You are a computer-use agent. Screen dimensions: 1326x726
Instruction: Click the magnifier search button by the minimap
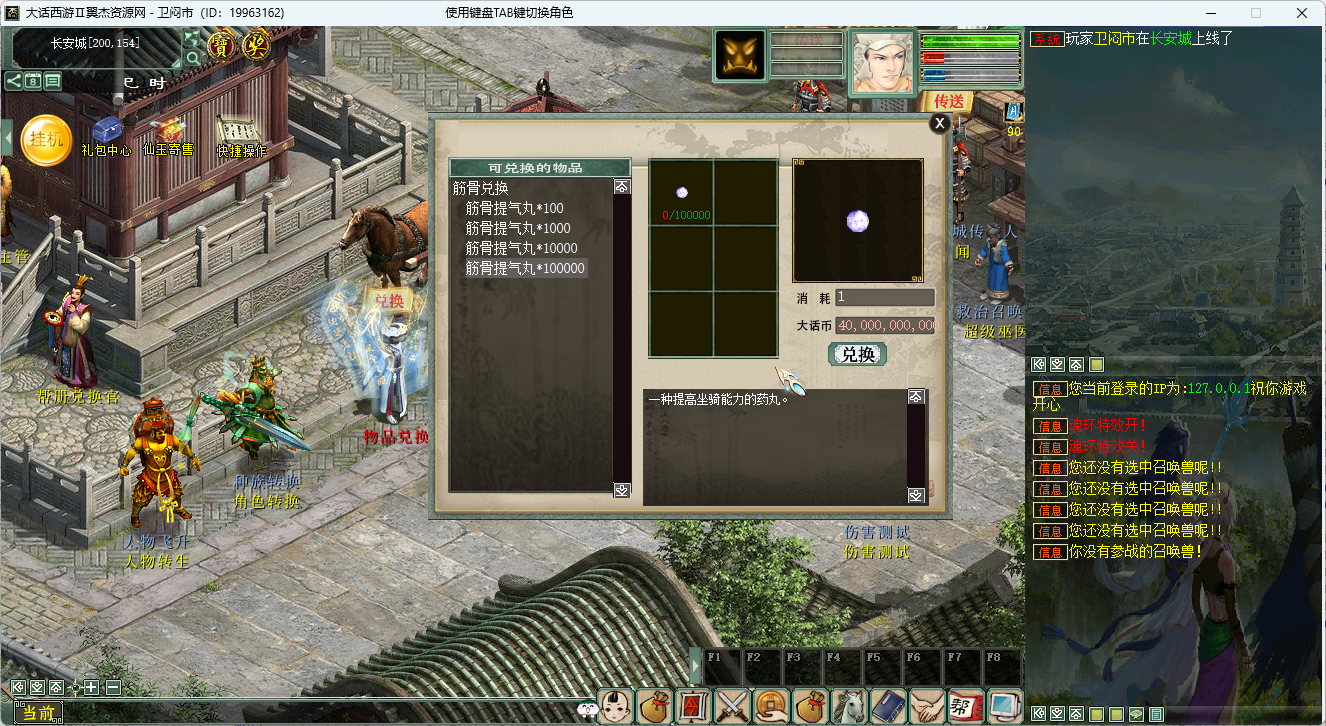pos(192,57)
